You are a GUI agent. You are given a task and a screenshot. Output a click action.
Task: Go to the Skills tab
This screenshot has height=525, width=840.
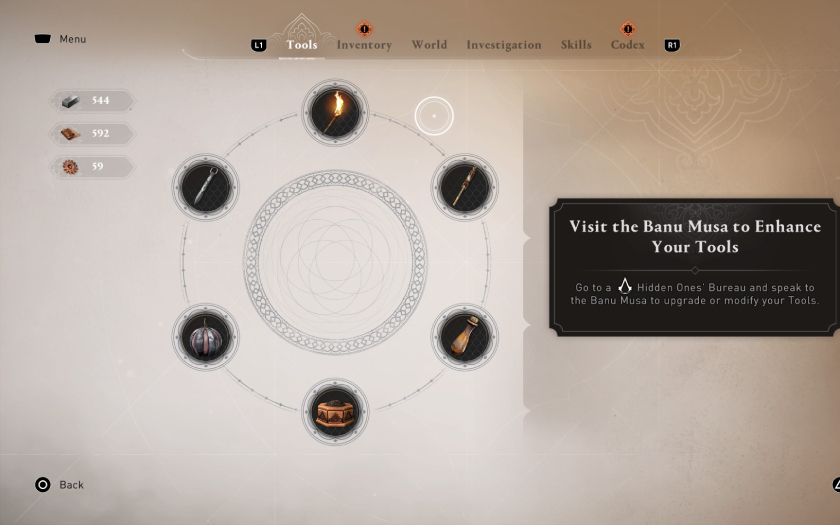(576, 45)
